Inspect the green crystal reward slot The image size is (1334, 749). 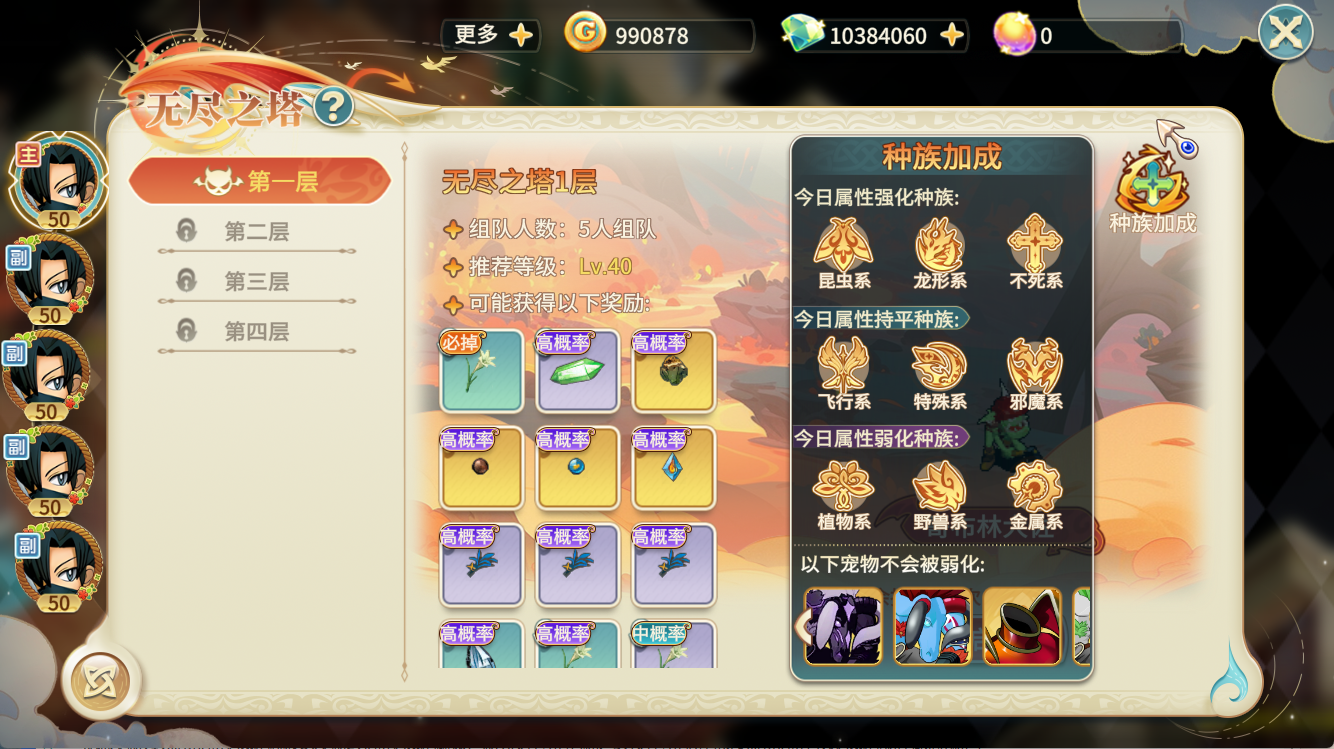[577, 371]
